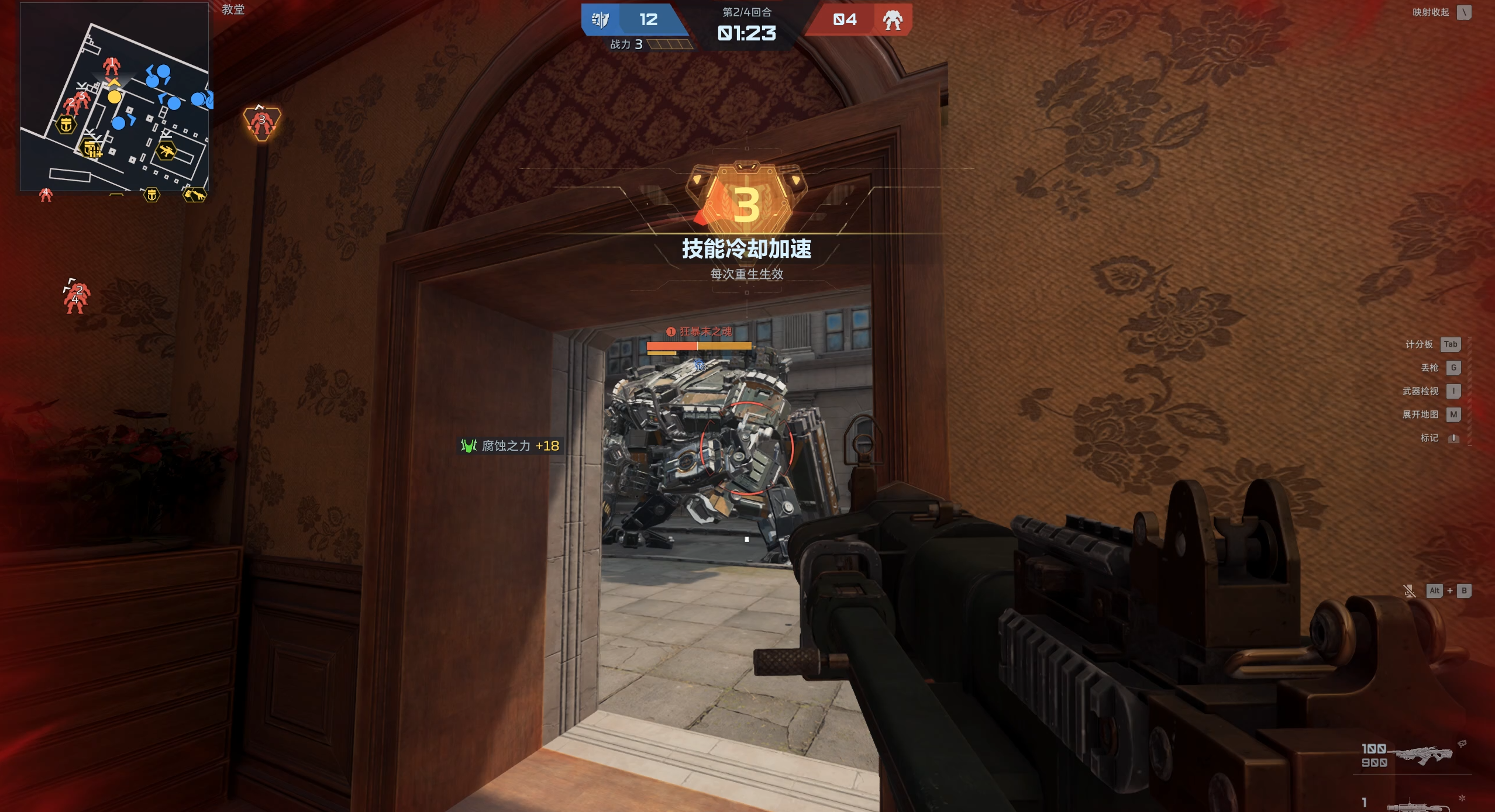
Task: Collapse the key mapping list via 映射收起
Action: [1464, 12]
